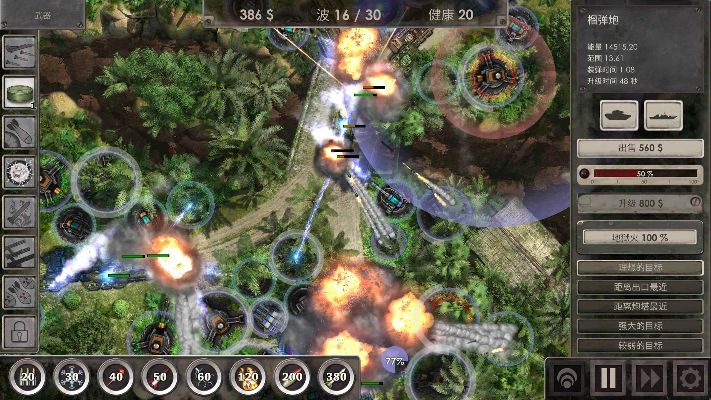Image resolution: width=711 pixels, height=400 pixels.
Task: Toggle the radar signal button
Action: coord(567,380)
